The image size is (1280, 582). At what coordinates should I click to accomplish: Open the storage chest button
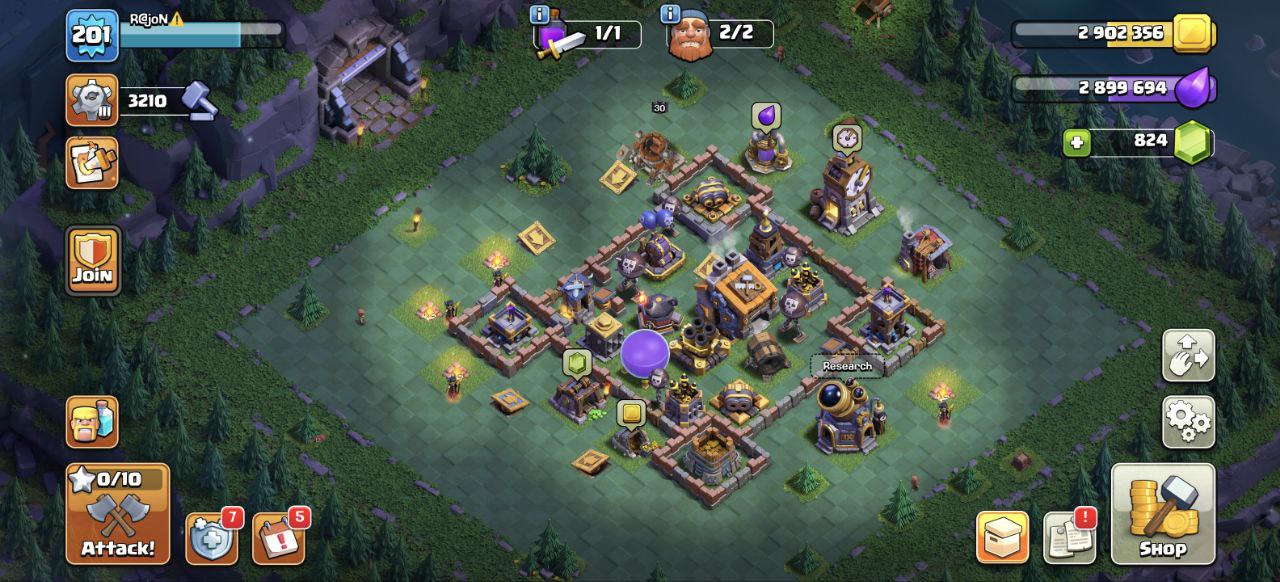pos(1002,538)
